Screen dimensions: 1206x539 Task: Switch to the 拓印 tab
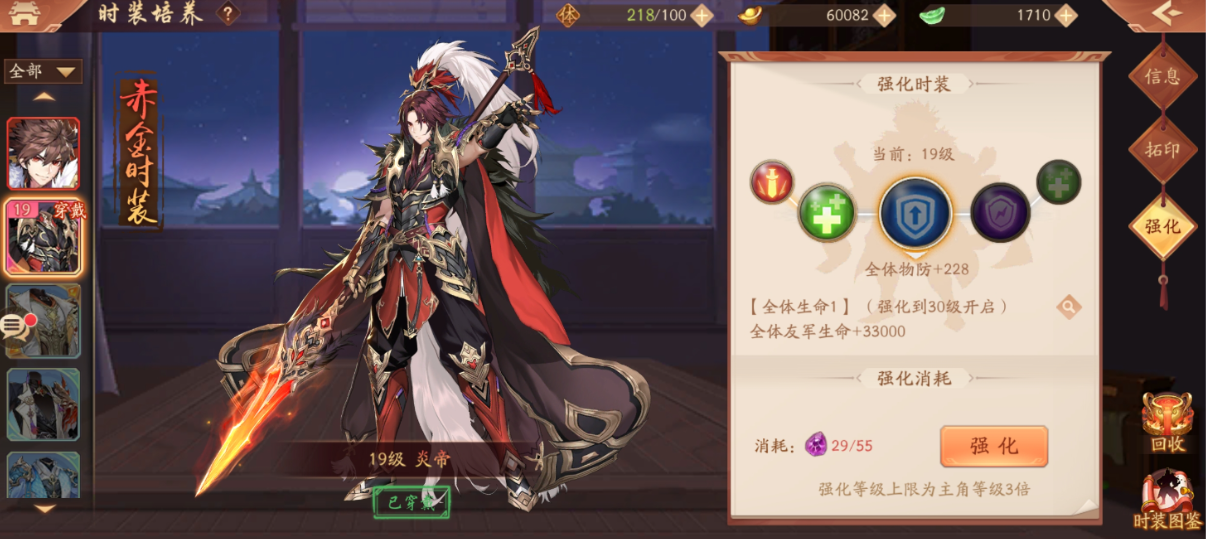pyautogui.click(x=1162, y=150)
